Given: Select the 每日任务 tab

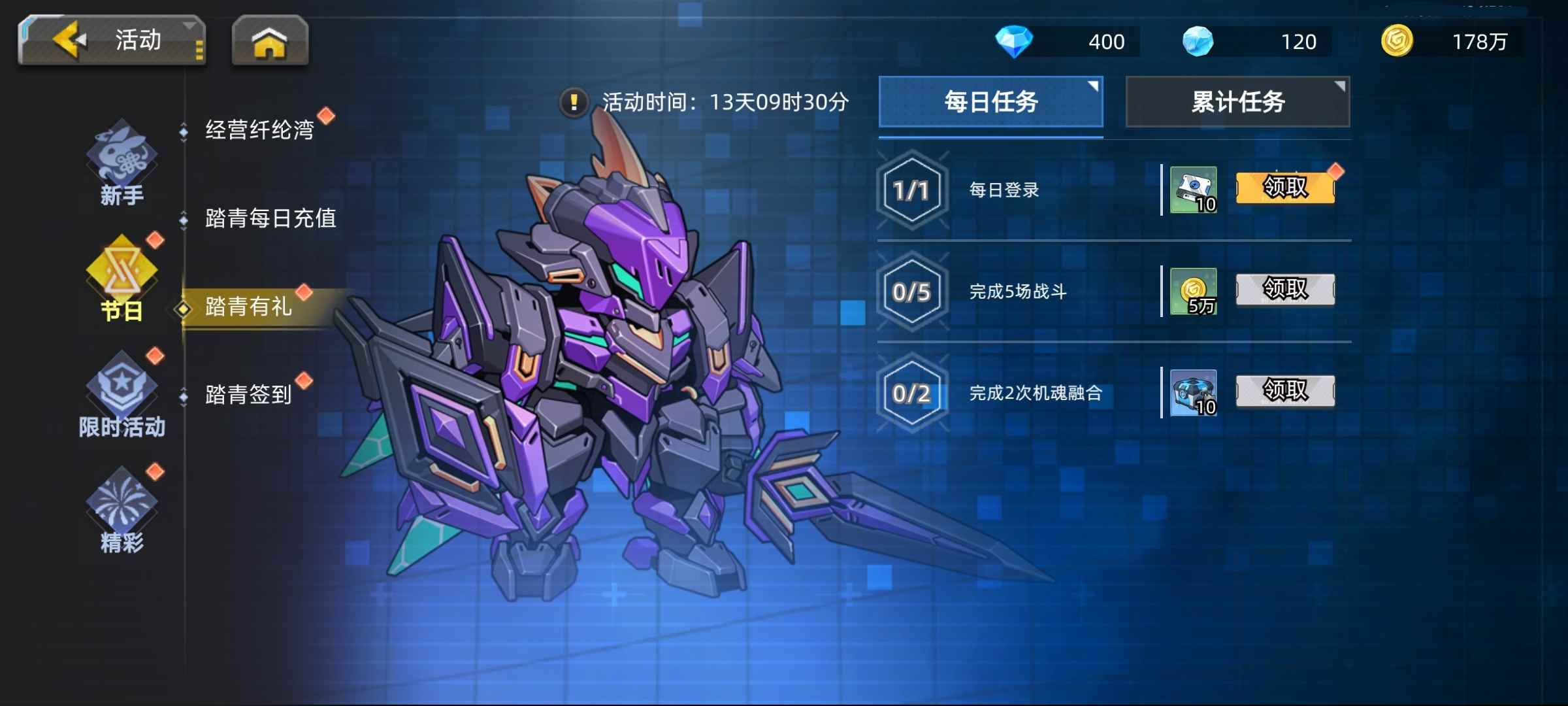Looking at the screenshot, I should [x=990, y=101].
